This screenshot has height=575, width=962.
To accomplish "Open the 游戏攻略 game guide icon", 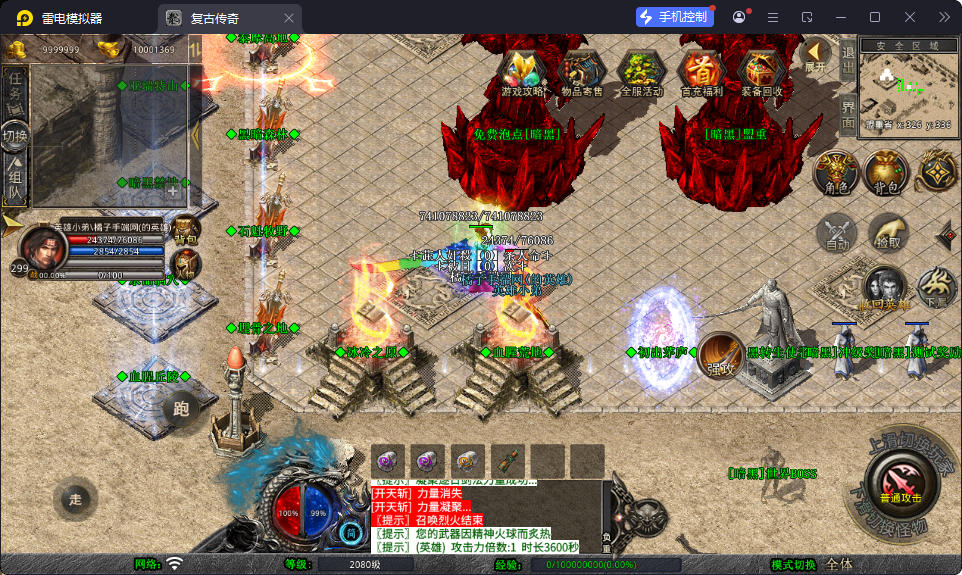I will (524, 72).
